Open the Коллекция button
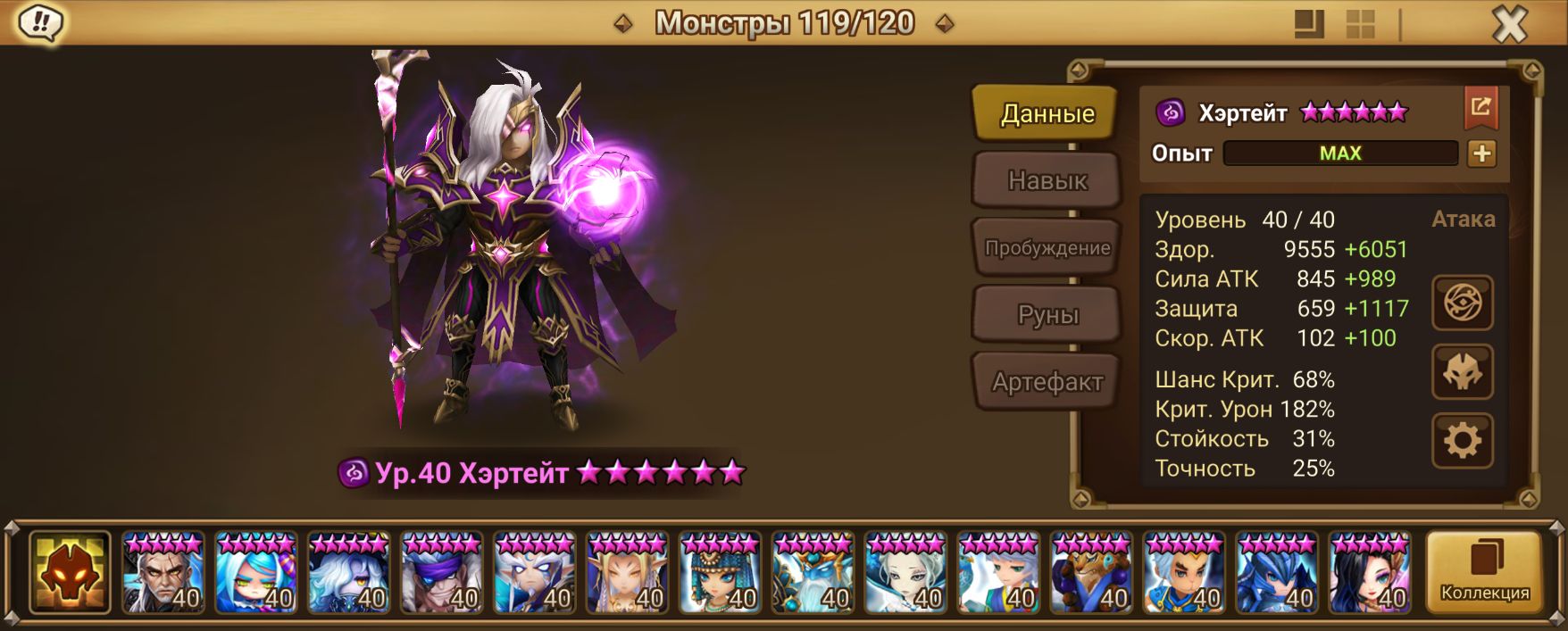 (1484, 571)
